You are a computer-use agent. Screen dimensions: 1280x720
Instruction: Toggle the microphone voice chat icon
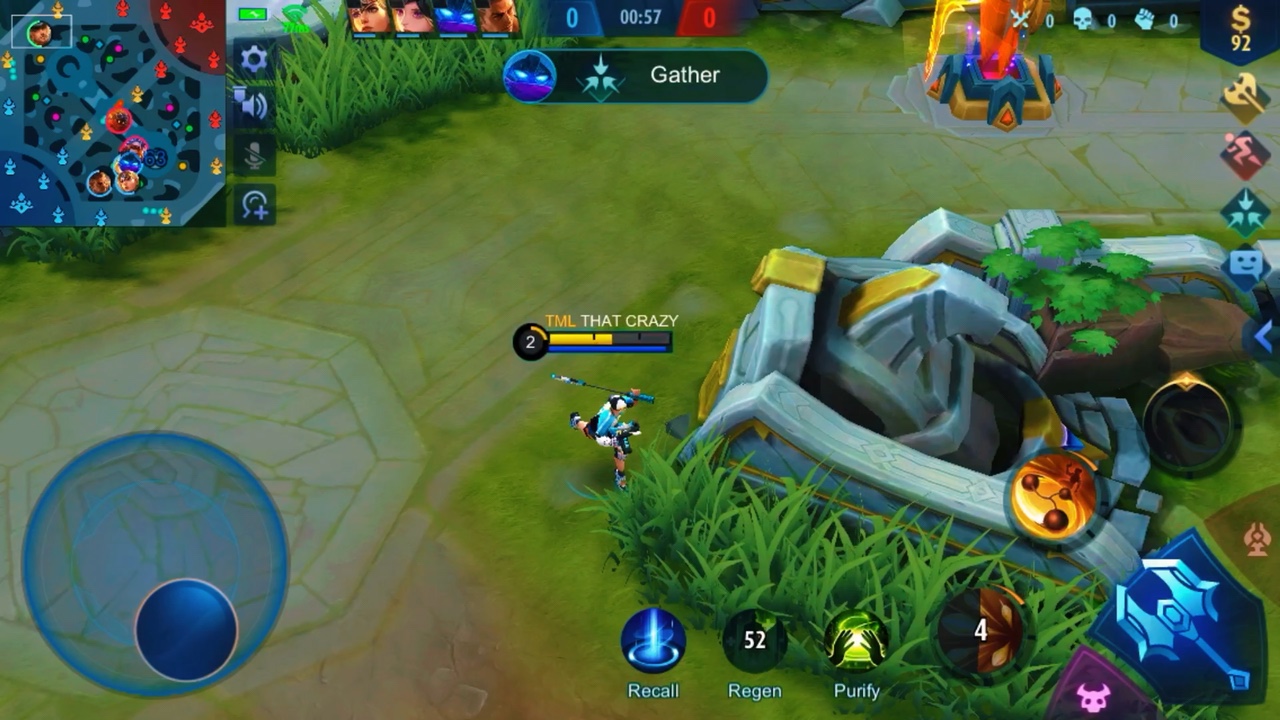[254, 155]
